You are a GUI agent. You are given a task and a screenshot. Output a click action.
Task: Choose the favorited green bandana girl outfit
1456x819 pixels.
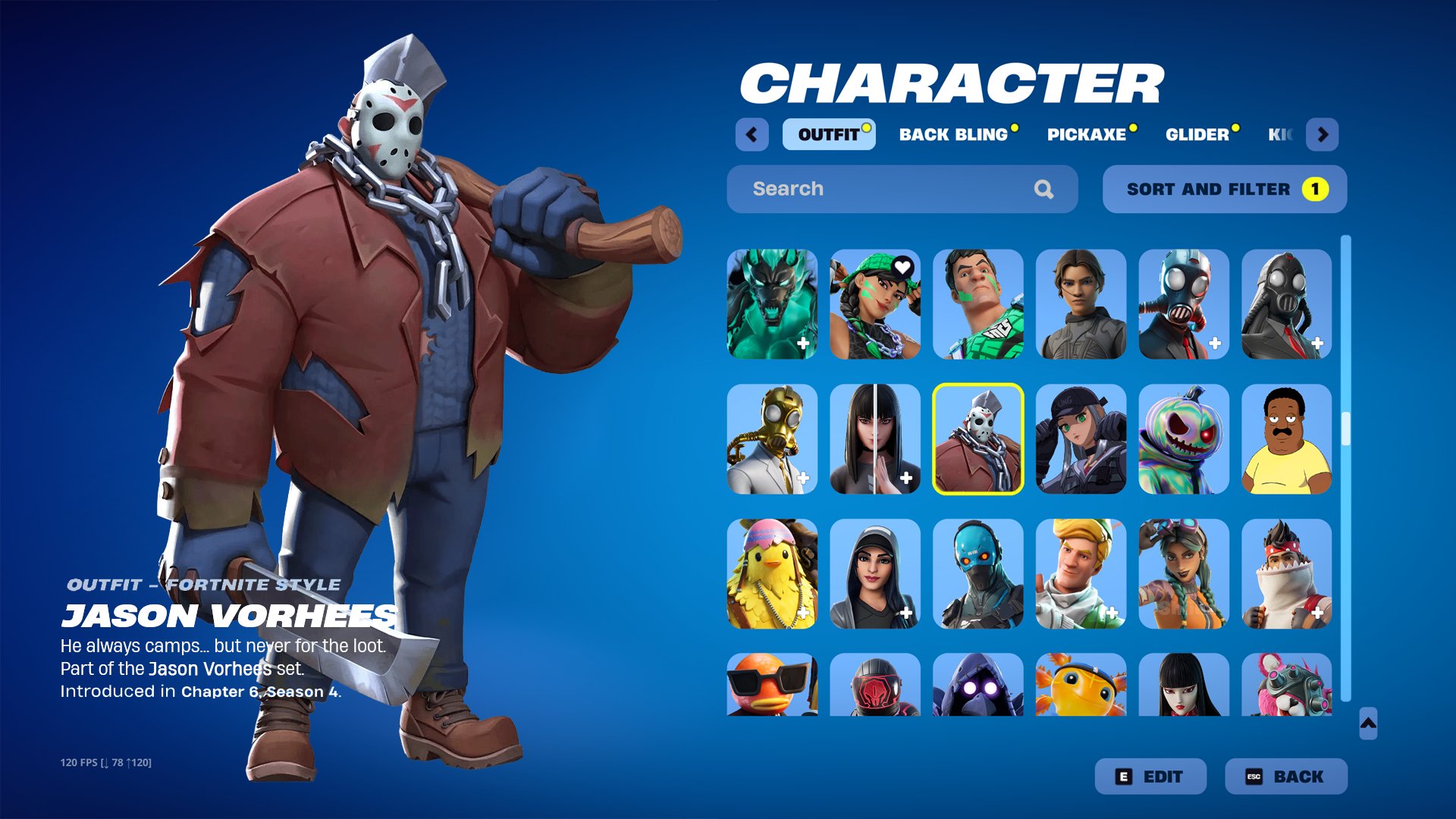(x=875, y=304)
